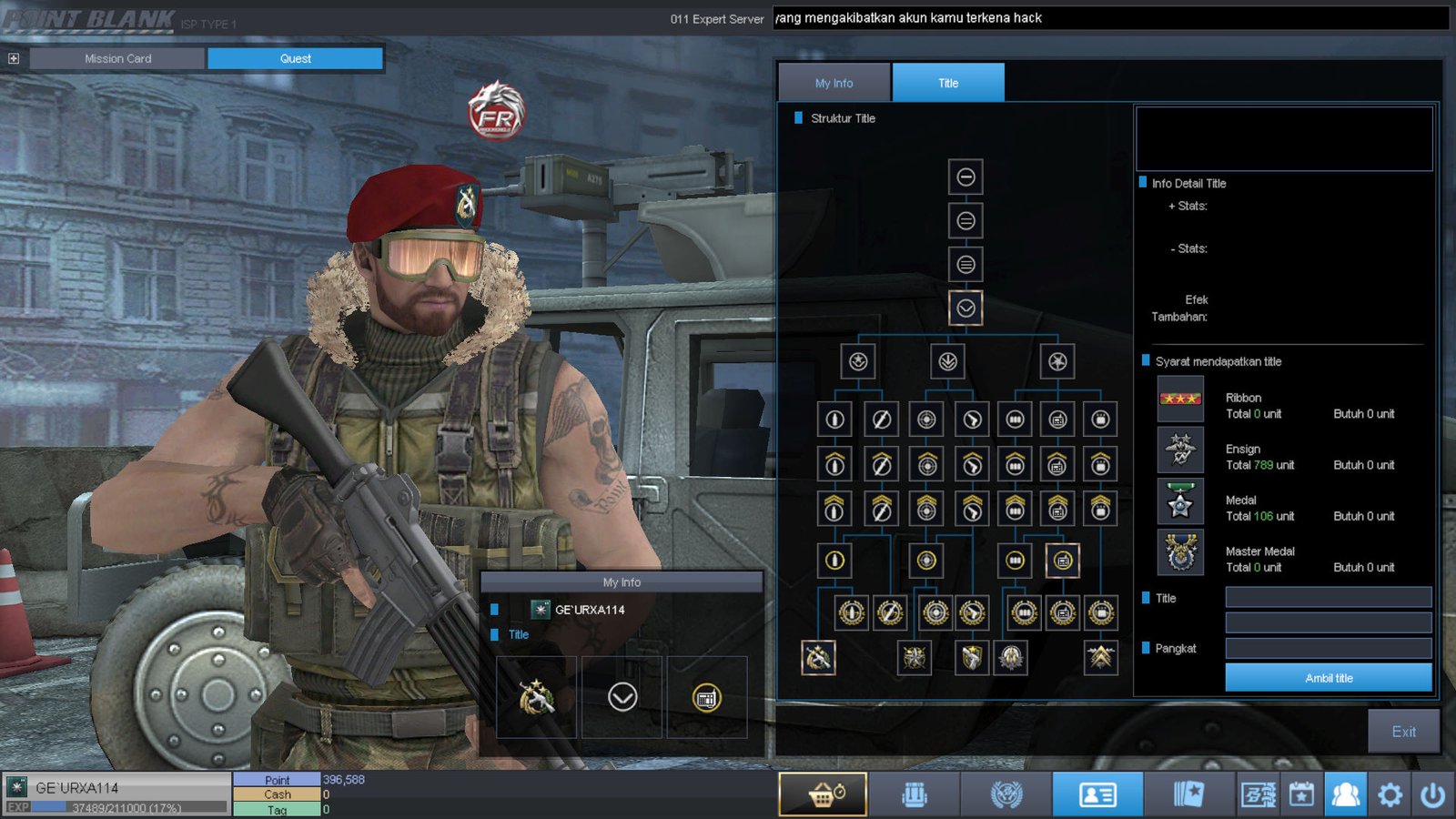Switch to the Quest tab

(295, 58)
